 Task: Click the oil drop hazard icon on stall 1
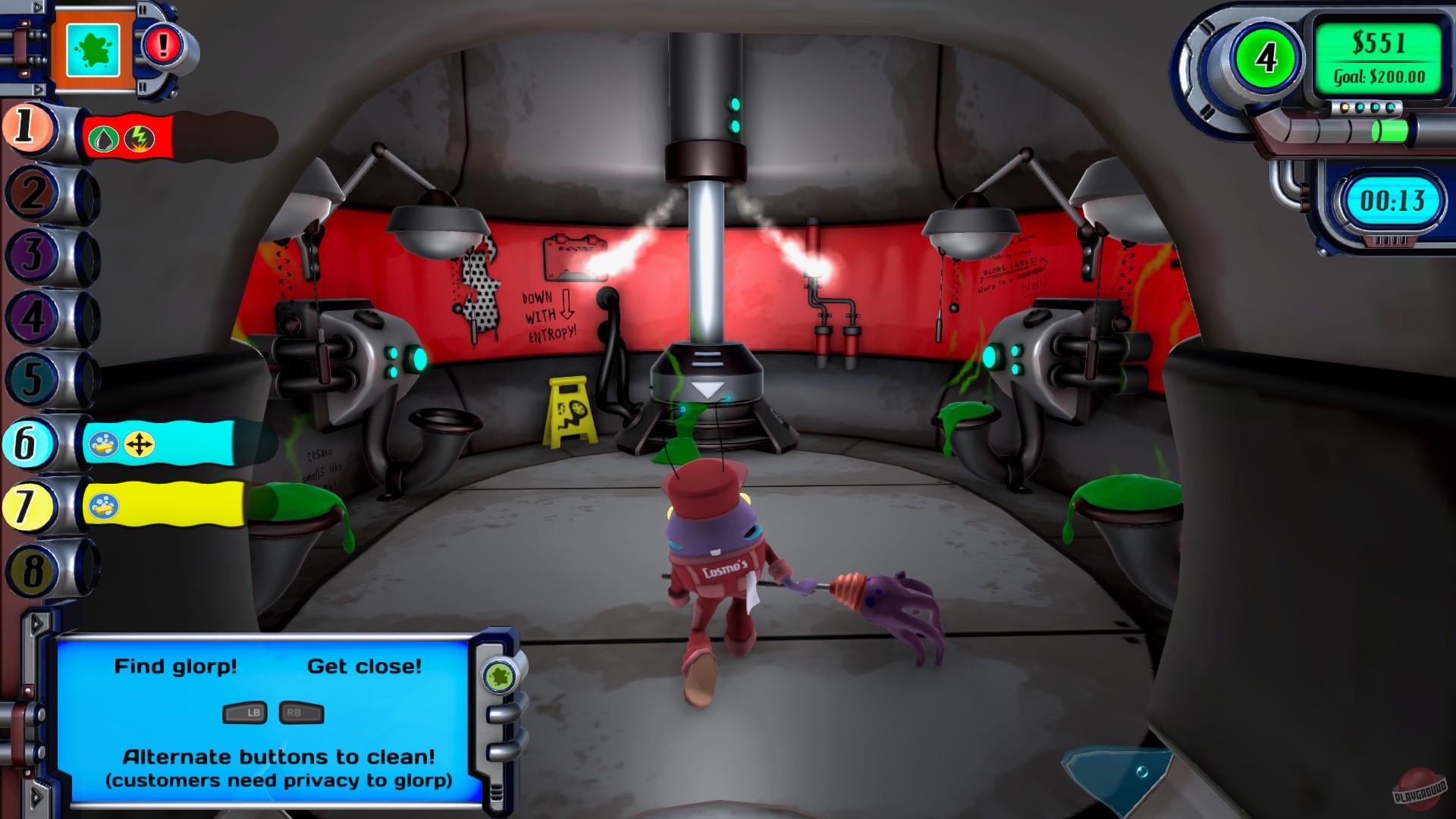click(x=104, y=140)
